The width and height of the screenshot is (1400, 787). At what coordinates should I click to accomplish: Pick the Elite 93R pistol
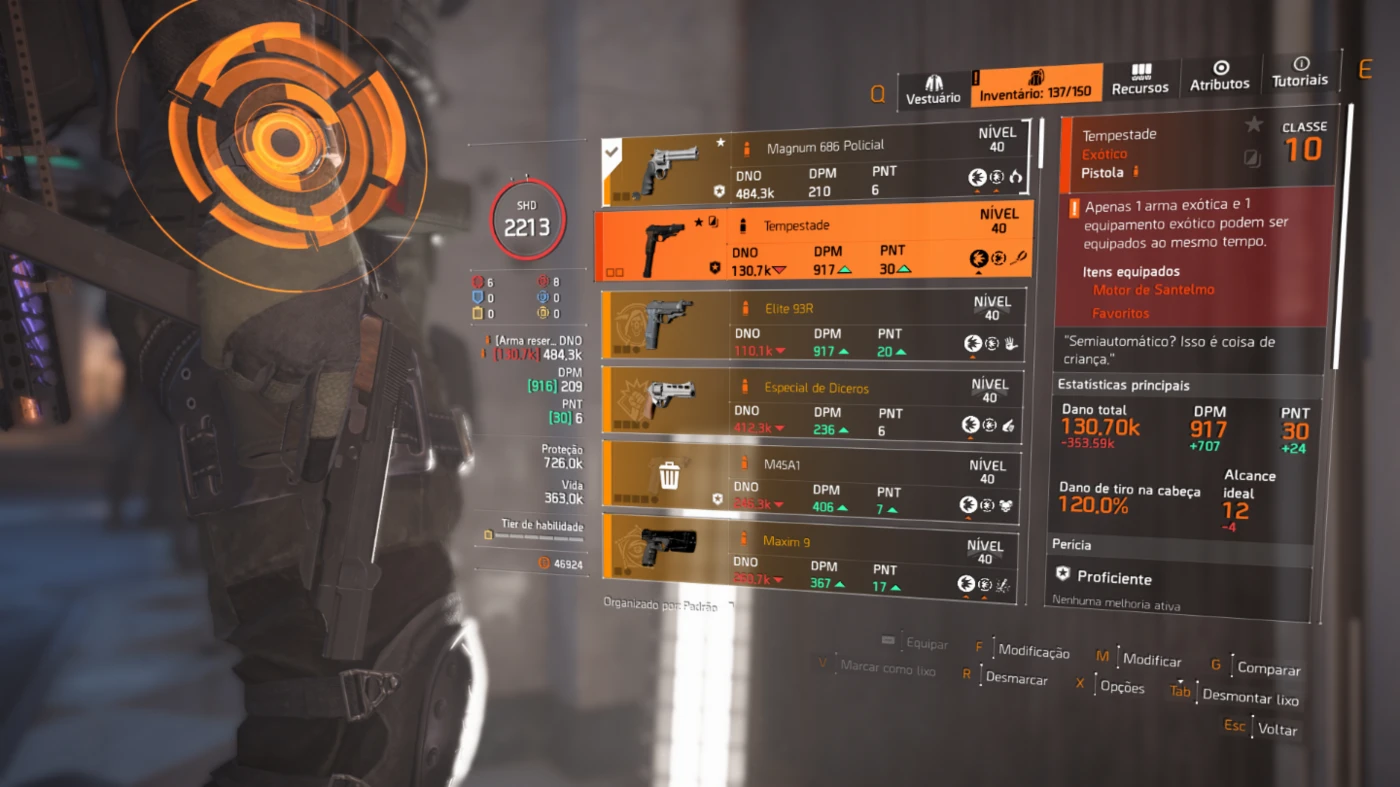(812, 323)
